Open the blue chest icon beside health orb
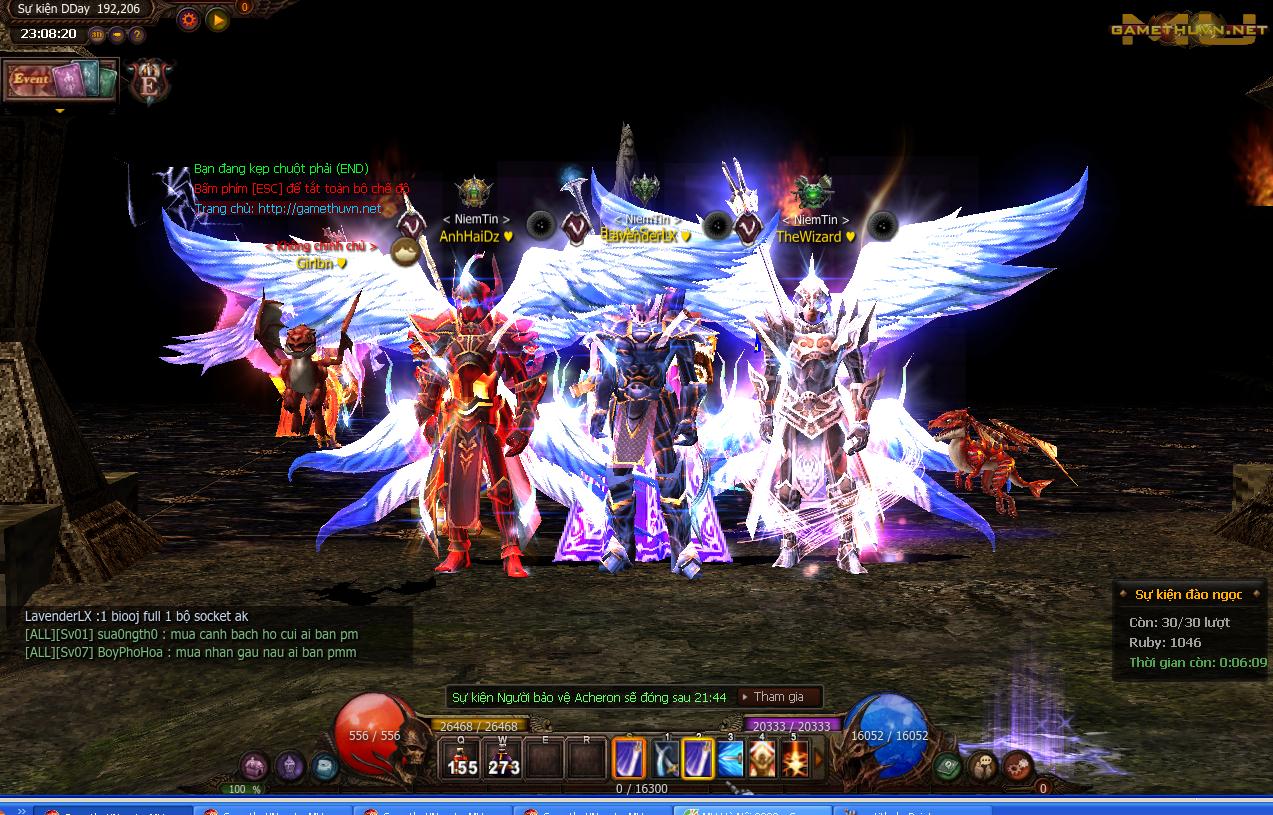Viewport: 1273px width, 815px height. click(323, 767)
